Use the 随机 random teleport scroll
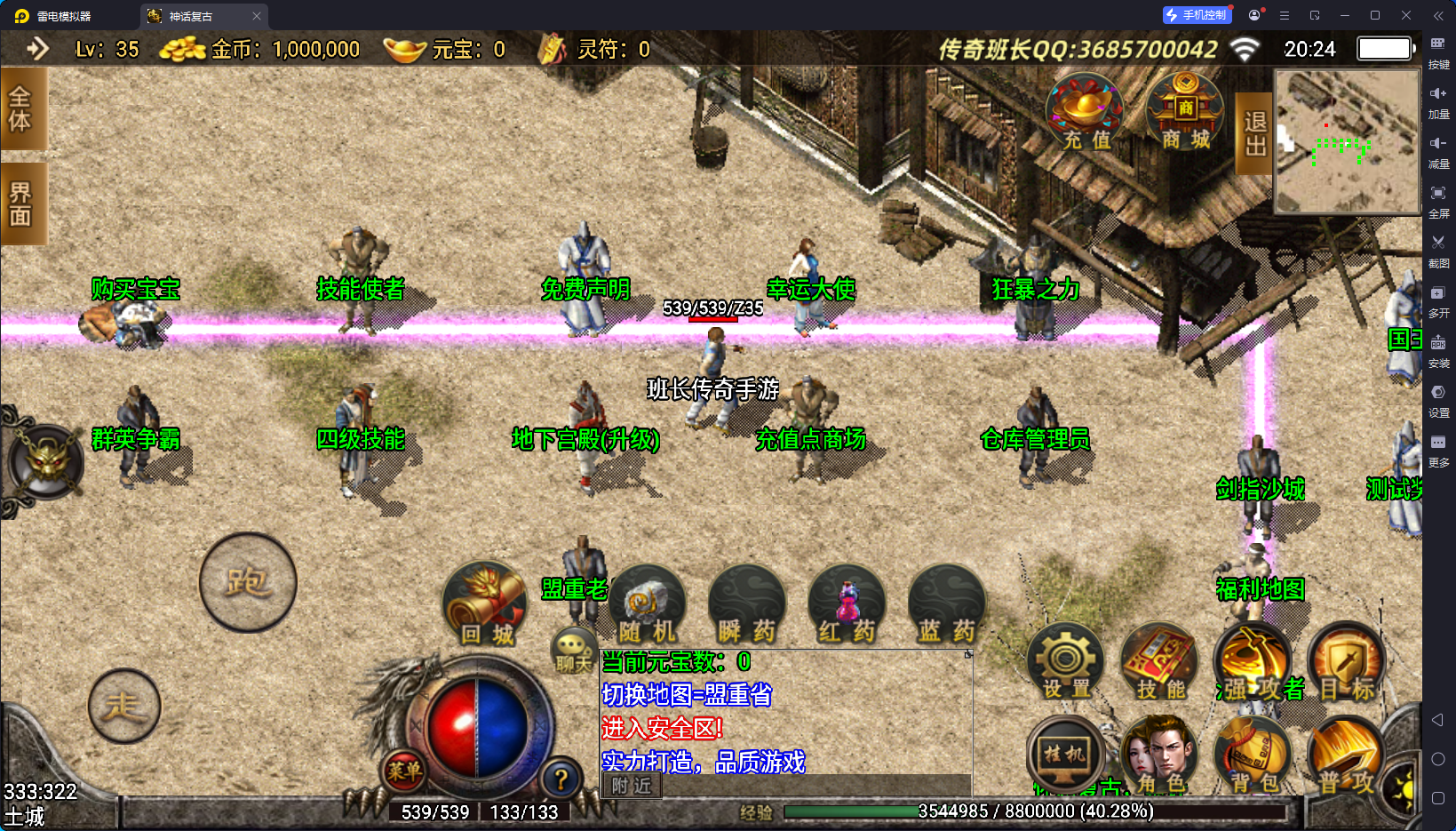1456x831 pixels. (x=648, y=606)
